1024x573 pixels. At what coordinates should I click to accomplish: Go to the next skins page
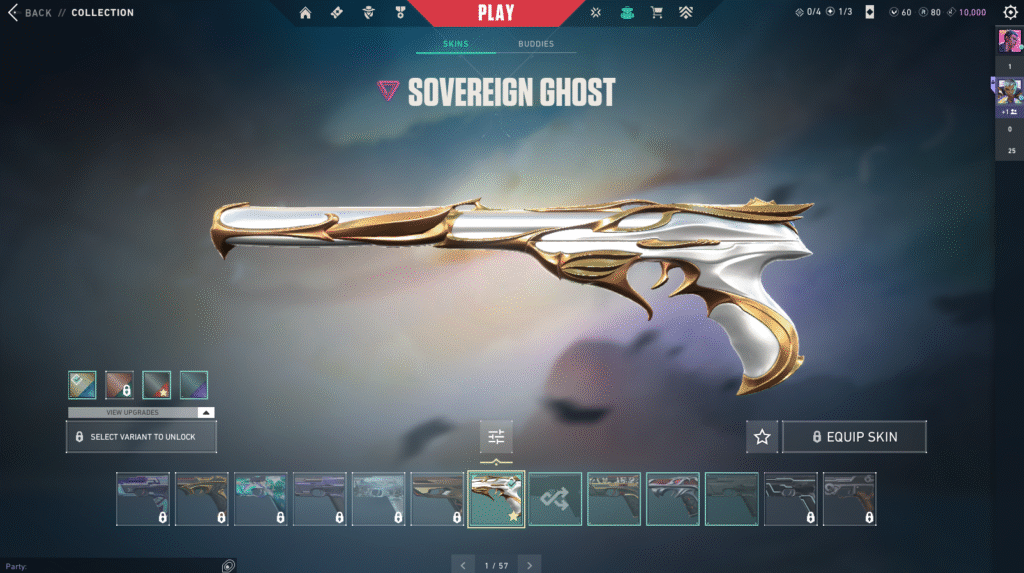[x=530, y=565]
